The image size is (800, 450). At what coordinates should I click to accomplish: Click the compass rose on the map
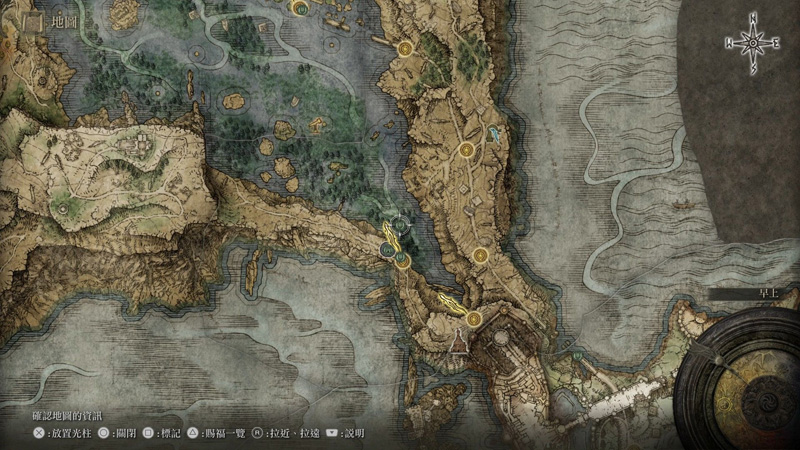pyautogui.click(x=752, y=42)
